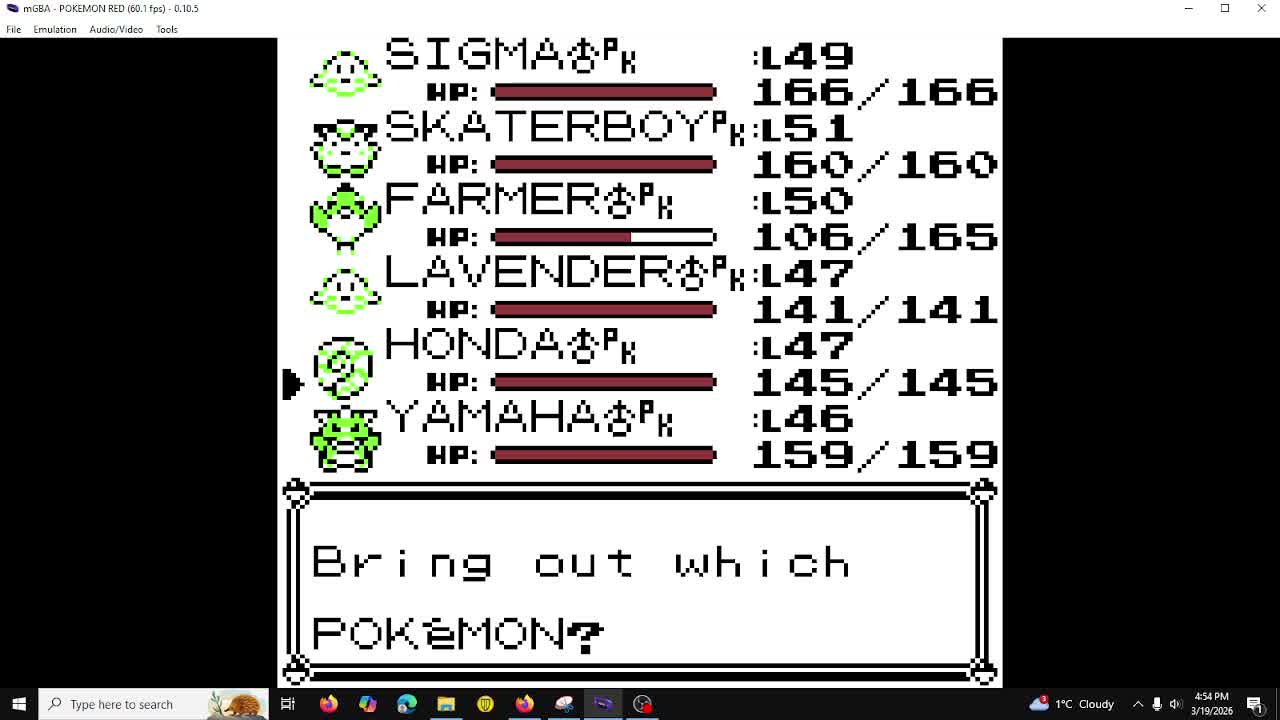
Task: Select the HONDA sprite next to the cursor
Action: (345, 368)
